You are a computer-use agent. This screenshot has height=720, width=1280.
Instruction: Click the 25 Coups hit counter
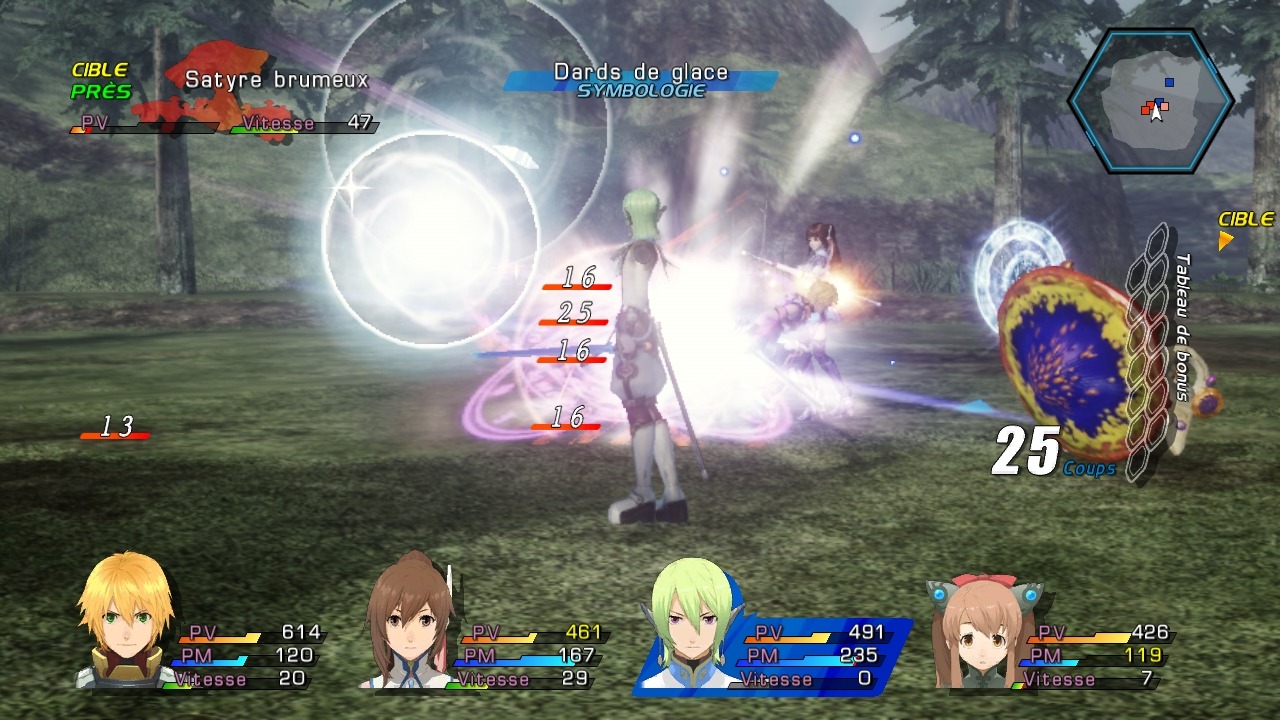1030,450
